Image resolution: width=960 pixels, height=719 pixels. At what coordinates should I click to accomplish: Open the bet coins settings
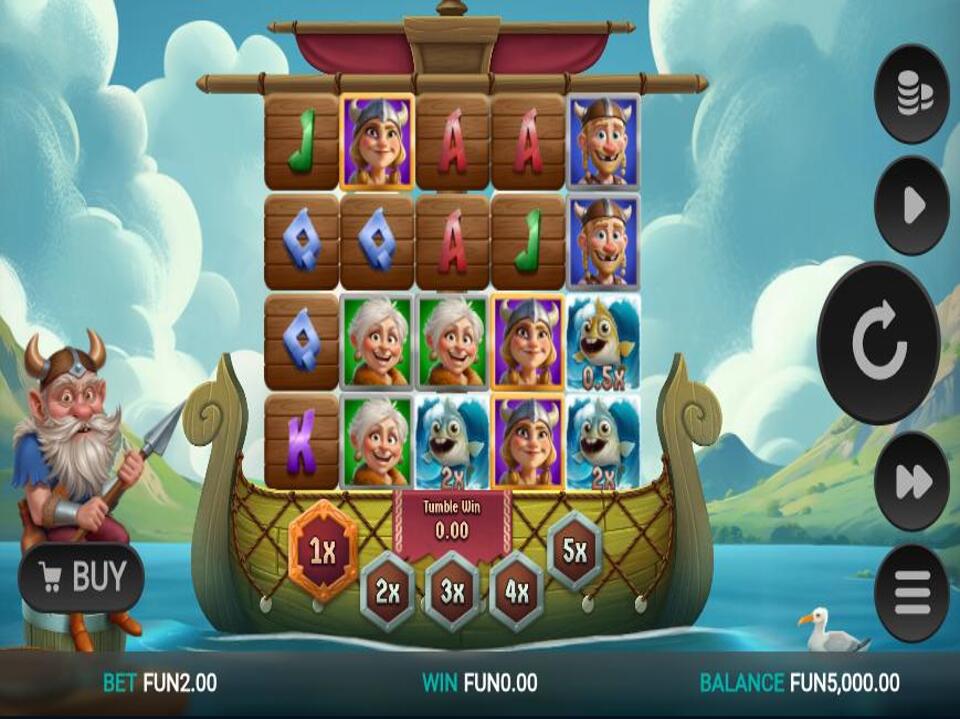coord(911,95)
